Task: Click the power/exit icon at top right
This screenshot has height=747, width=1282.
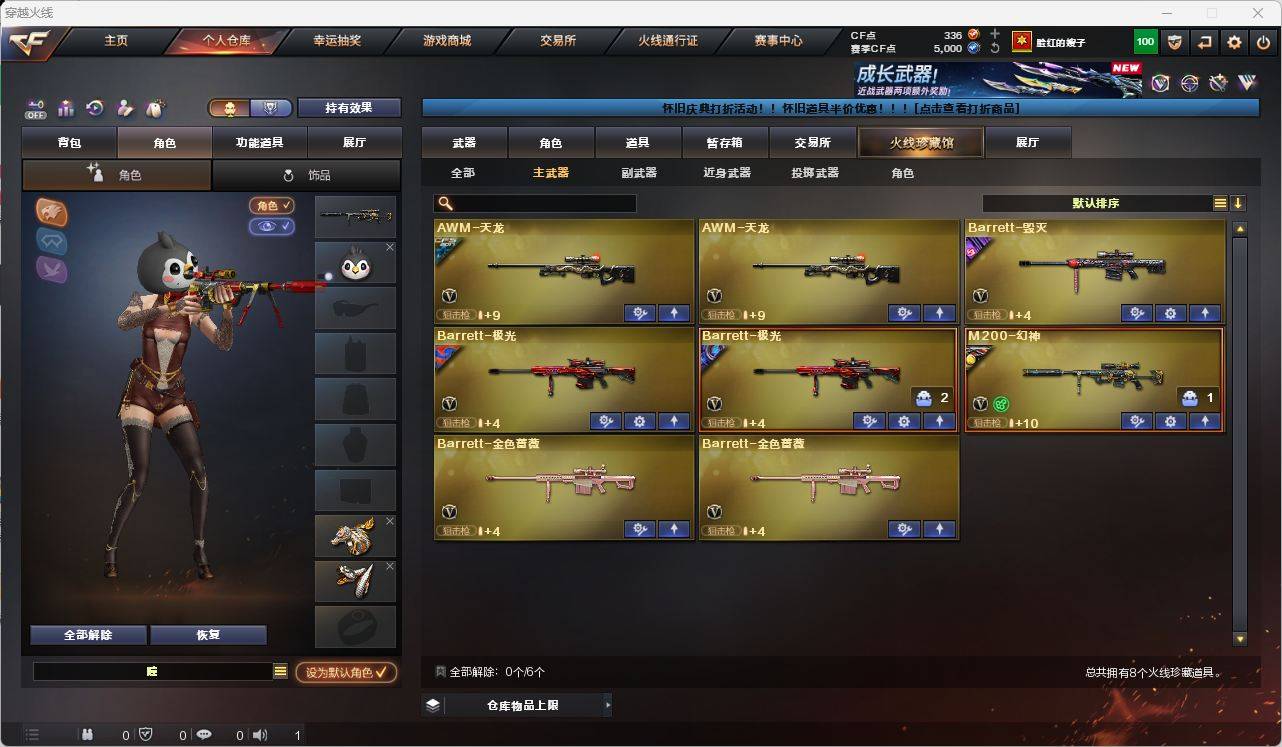Action: coord(1263,42)
